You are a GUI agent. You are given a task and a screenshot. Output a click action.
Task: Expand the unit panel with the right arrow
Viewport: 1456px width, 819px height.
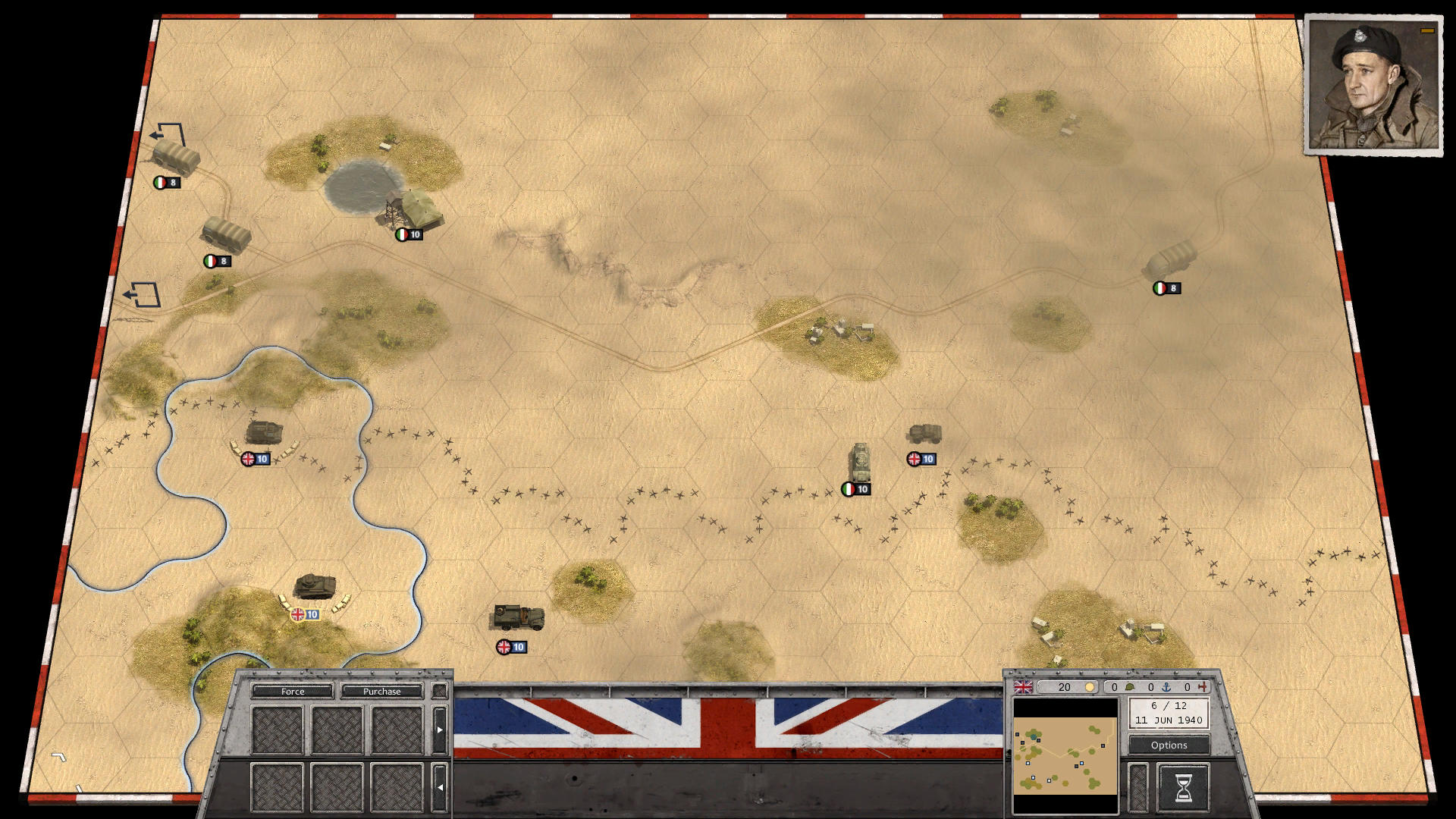[441, 728]
